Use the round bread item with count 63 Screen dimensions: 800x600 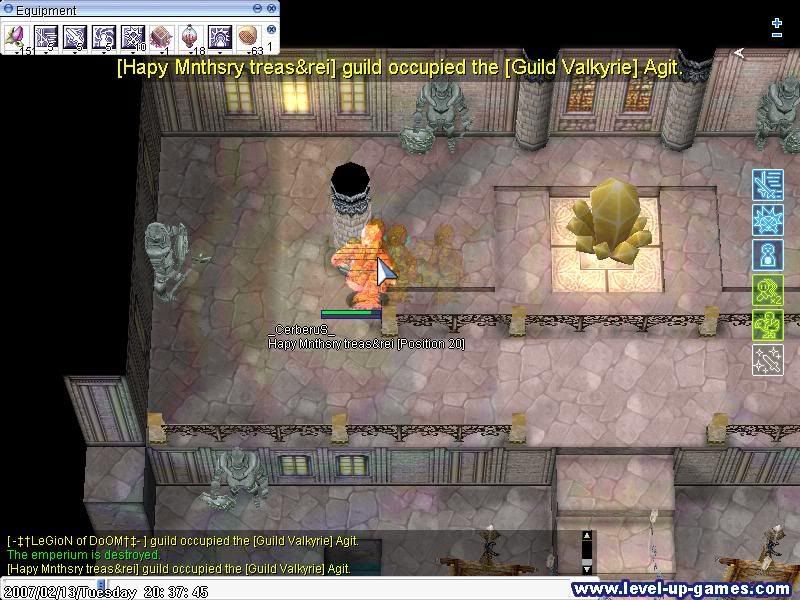click(x=248, y=37)
